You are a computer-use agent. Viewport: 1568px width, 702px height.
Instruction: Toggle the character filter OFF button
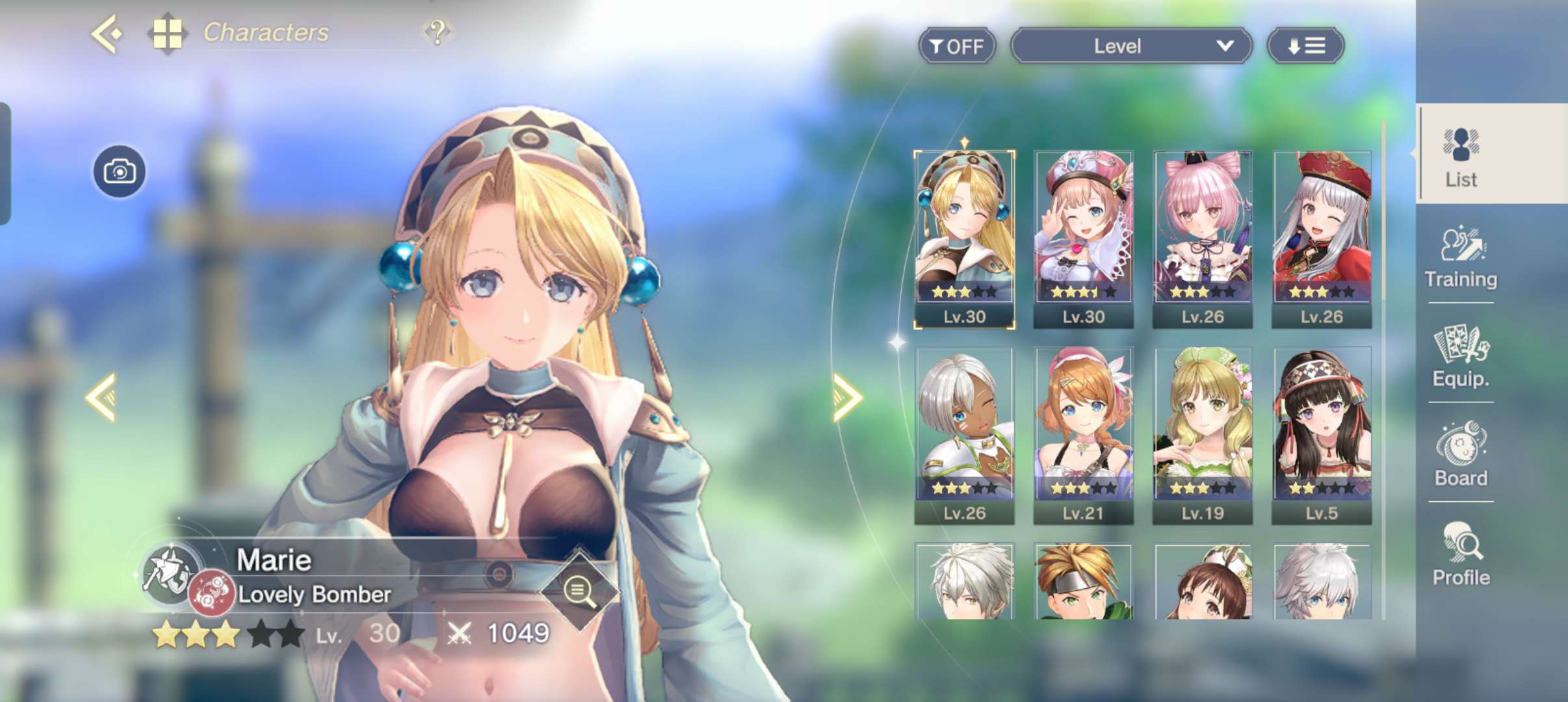coord(956,46)
